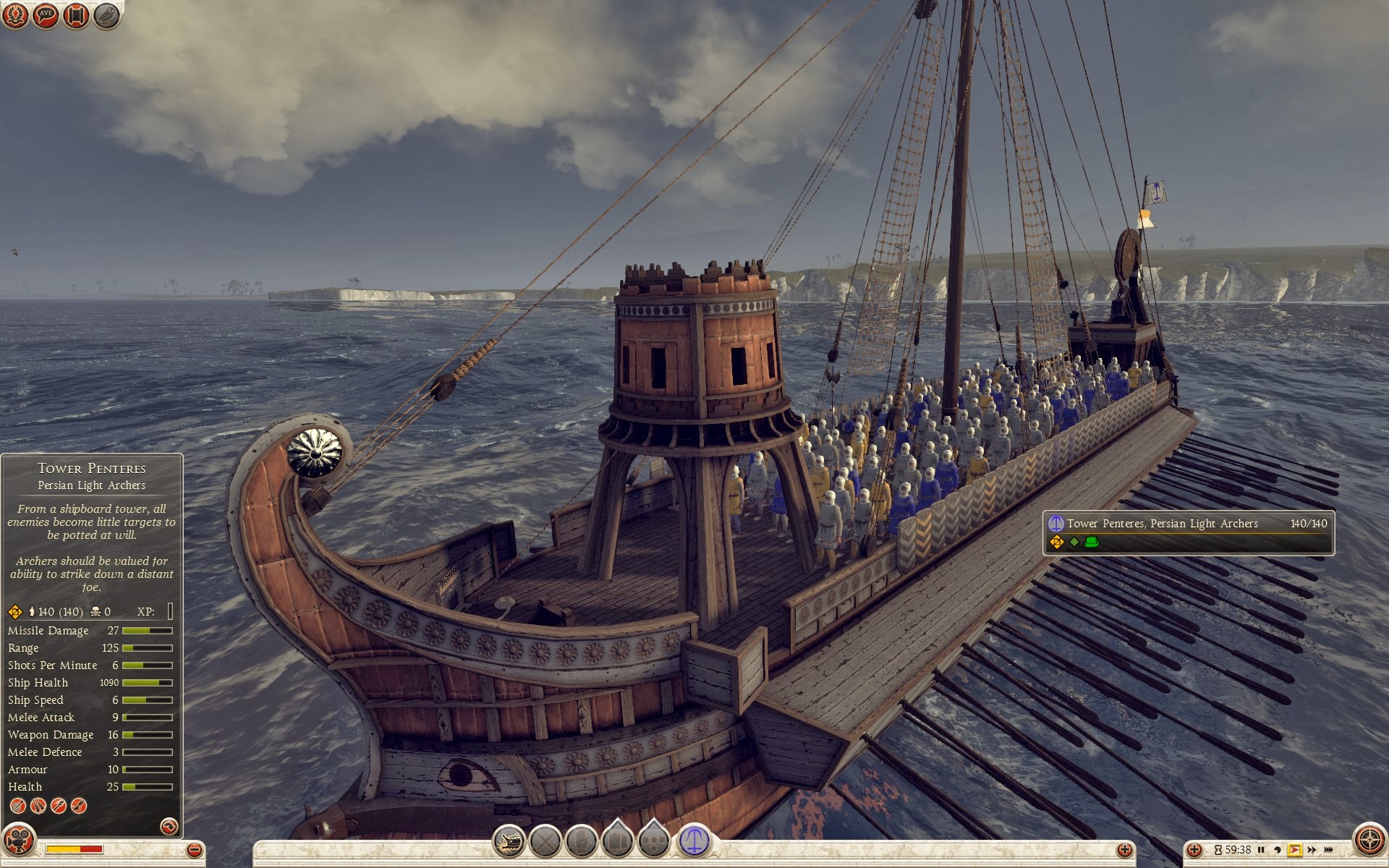Set battle to normal play speed
The width and height of the screenshot is (1389, 868).
[x=1294, y=850]
